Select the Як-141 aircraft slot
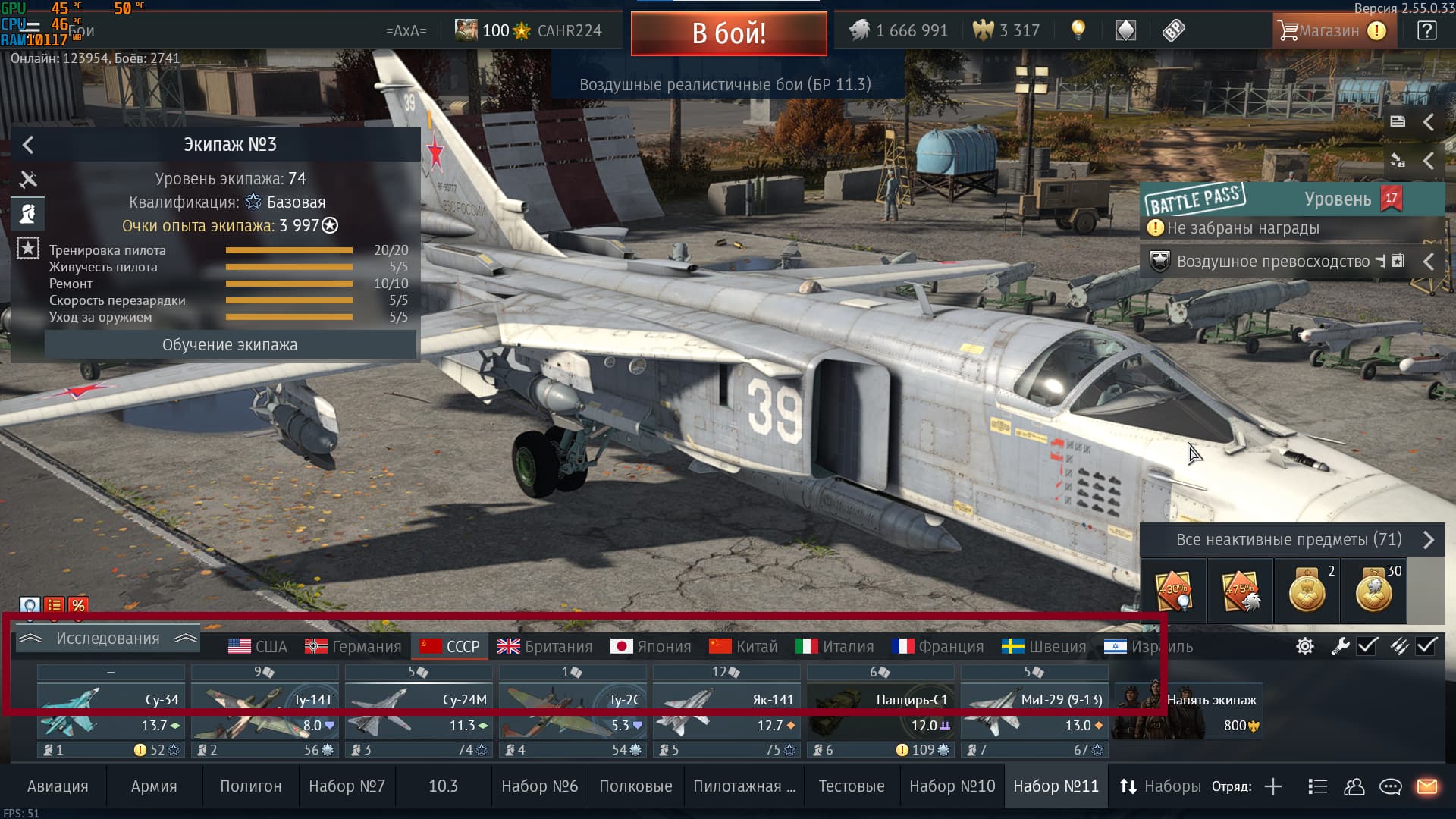This screenshot has height=819, width=1456. point(726,713)
